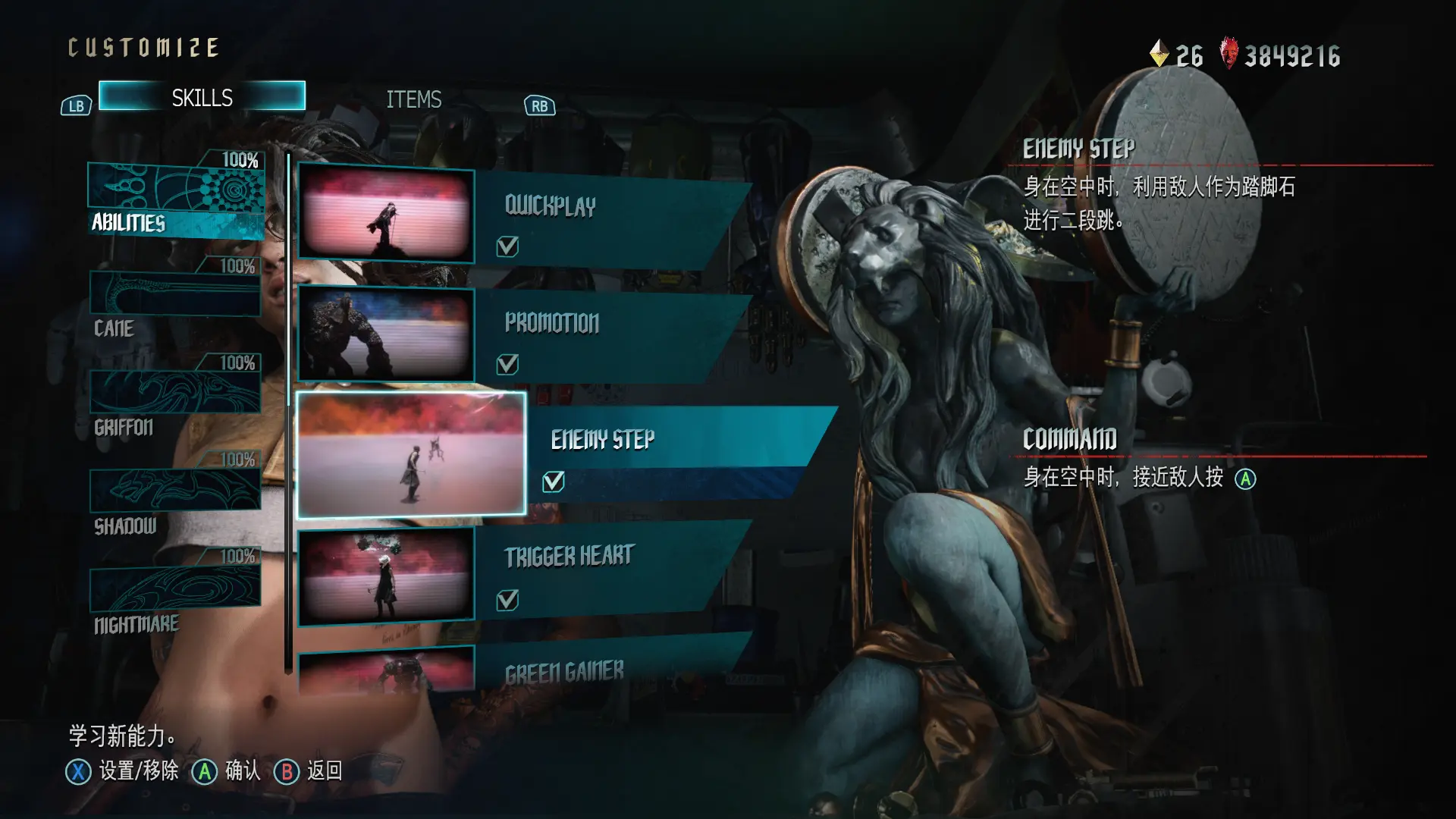Open the ITEMS tab

(413, 99)
